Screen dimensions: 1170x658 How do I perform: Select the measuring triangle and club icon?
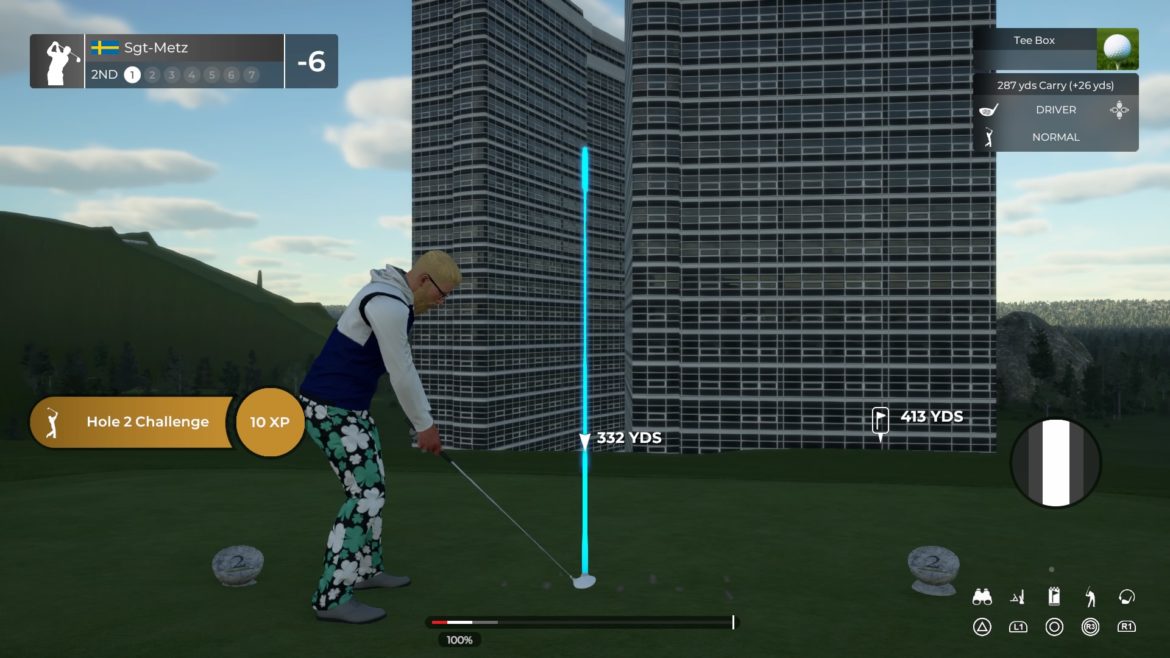(x=1018, y=597)
